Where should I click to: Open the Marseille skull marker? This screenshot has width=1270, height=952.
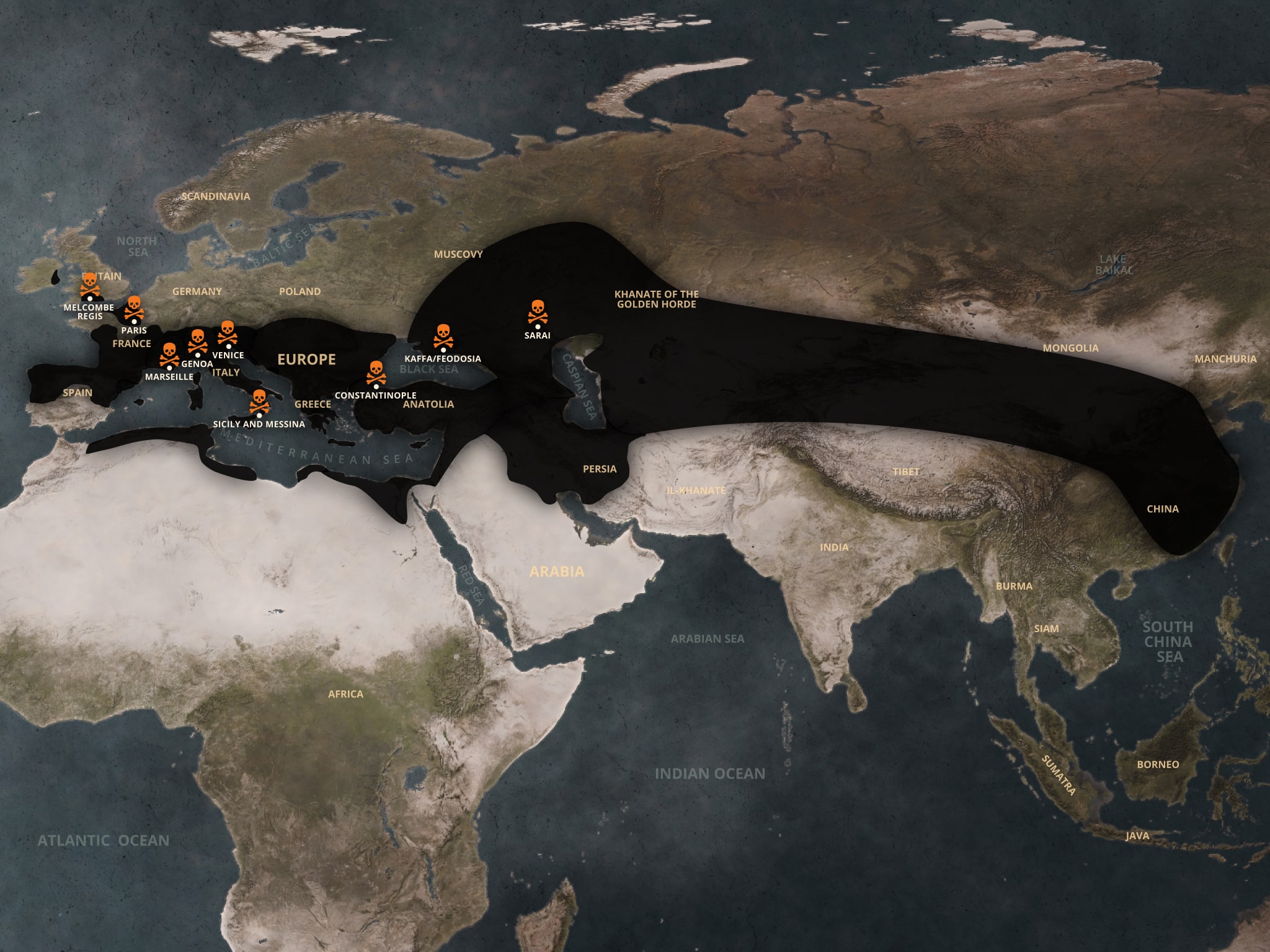click(x=169, y=355)
